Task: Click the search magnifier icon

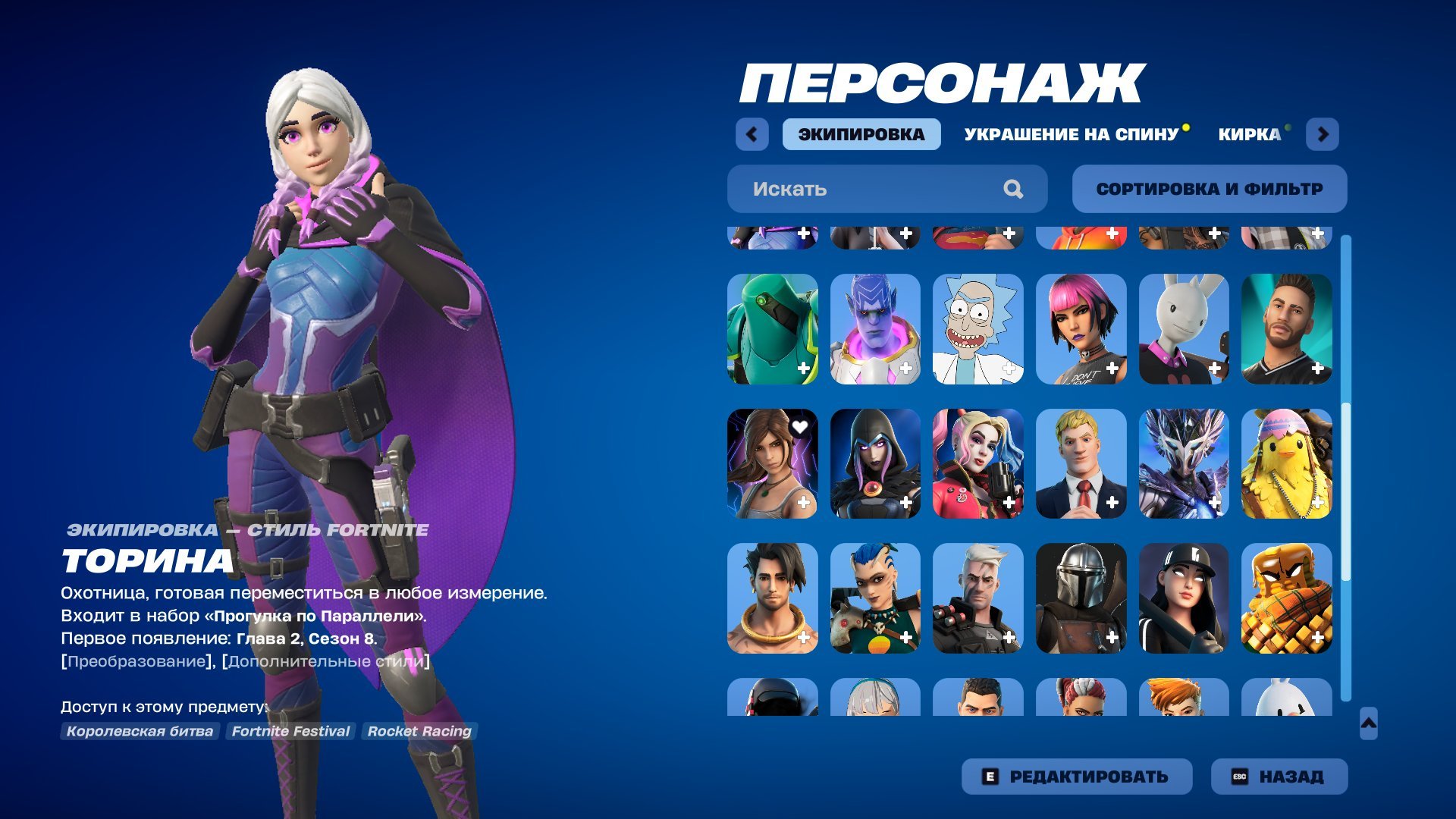Action: pos(1012,189)
